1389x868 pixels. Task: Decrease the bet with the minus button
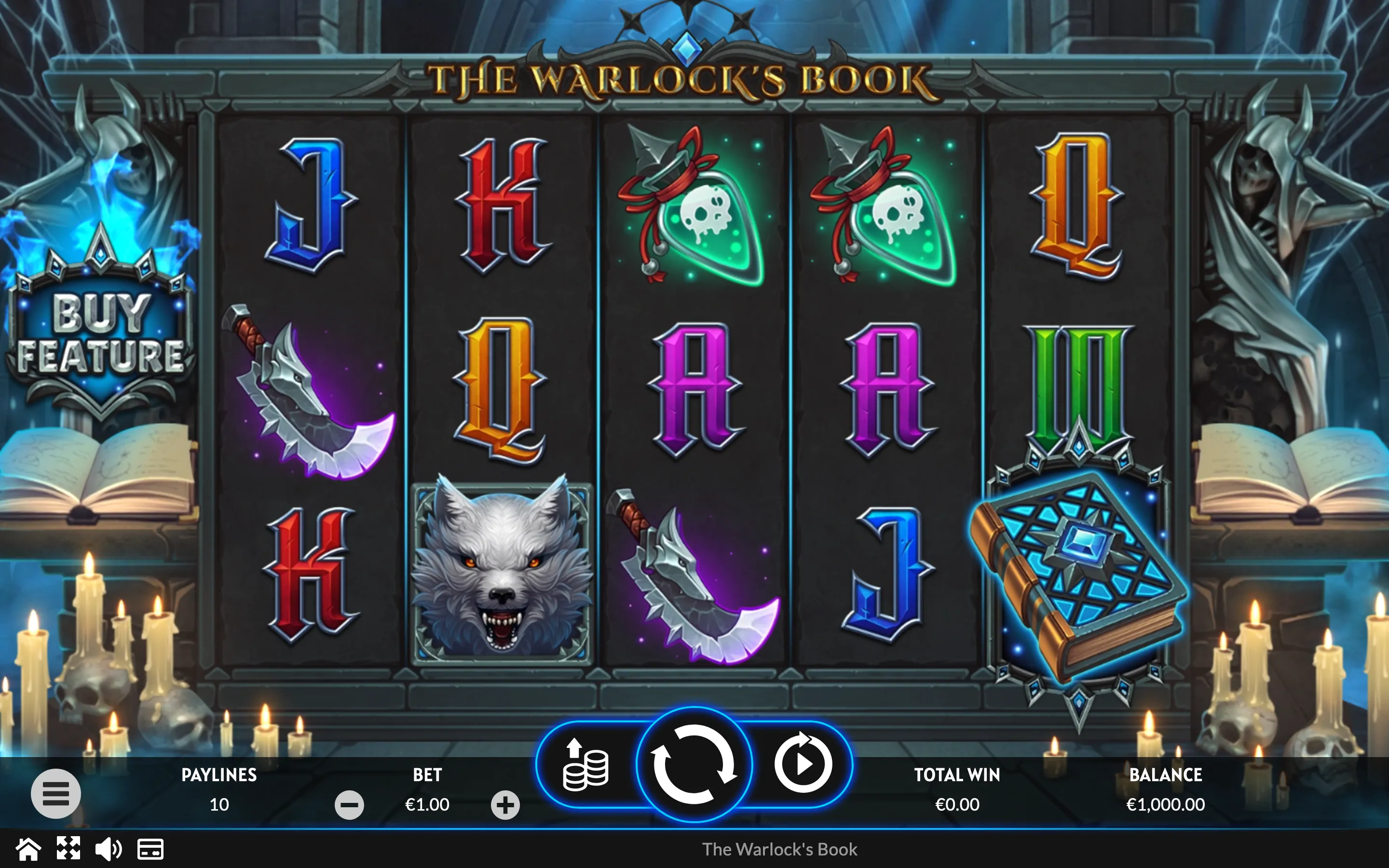(349, 805)
